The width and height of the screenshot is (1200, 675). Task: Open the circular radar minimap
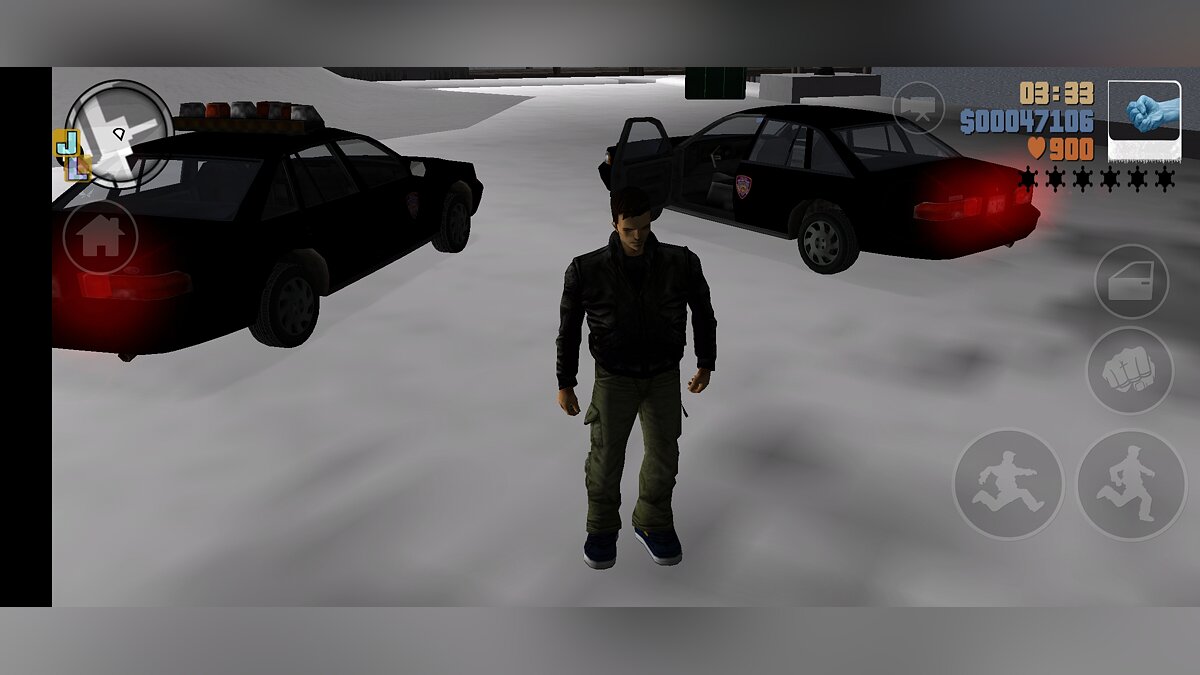119,133
